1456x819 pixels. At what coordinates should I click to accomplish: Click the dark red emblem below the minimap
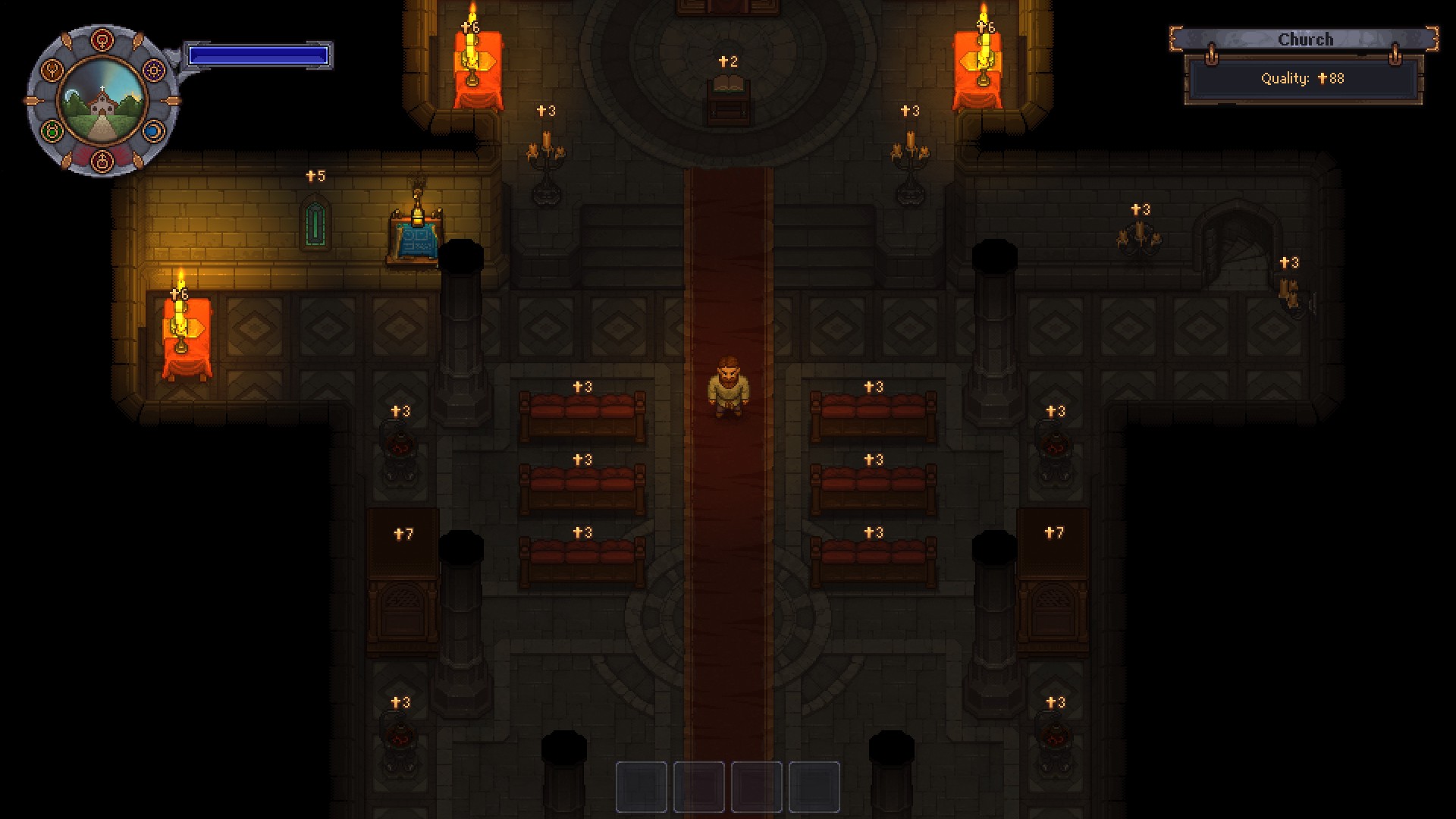(102, 161)
